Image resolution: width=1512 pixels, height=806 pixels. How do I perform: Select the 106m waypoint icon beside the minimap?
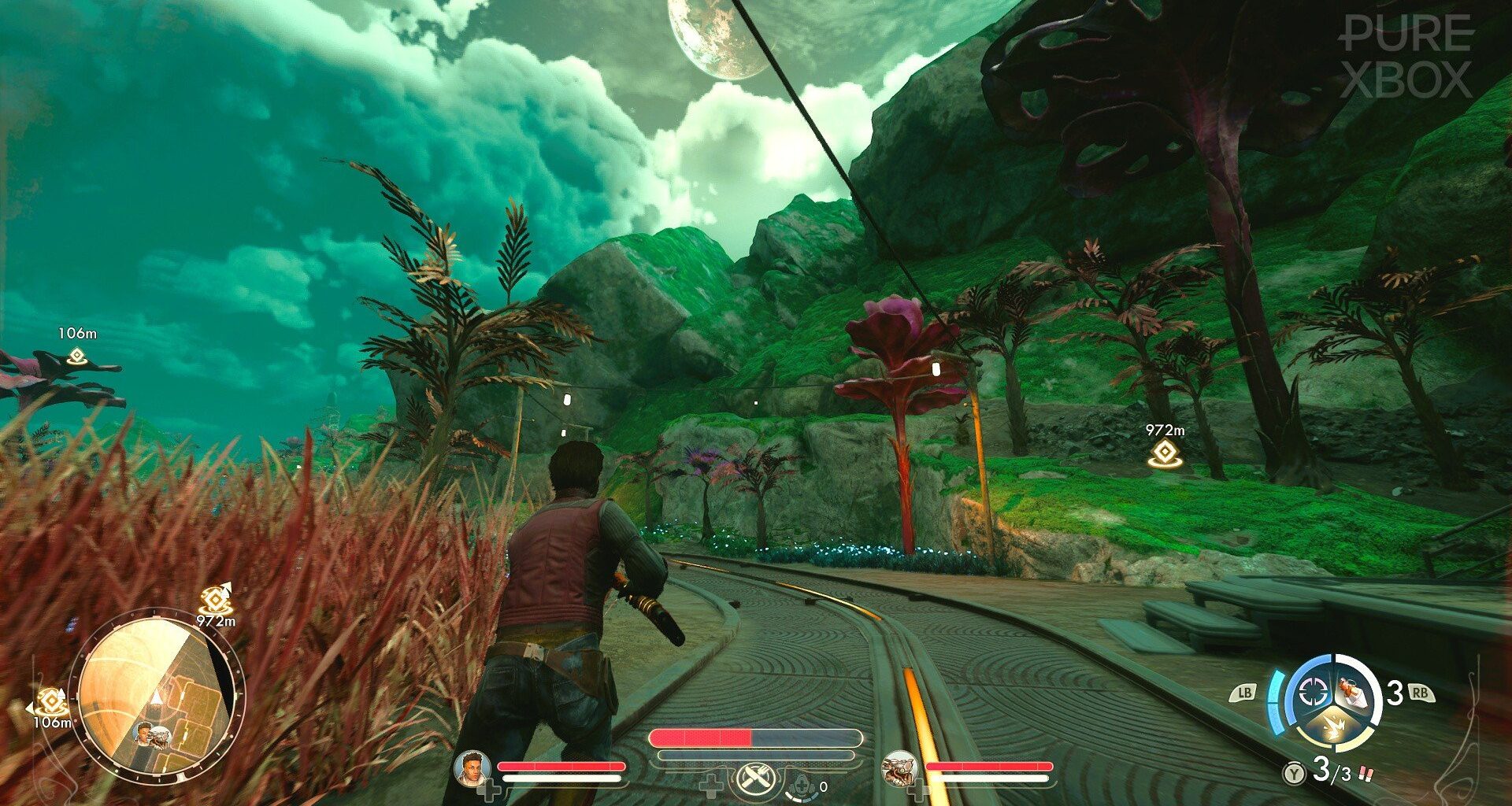[52, 700]
